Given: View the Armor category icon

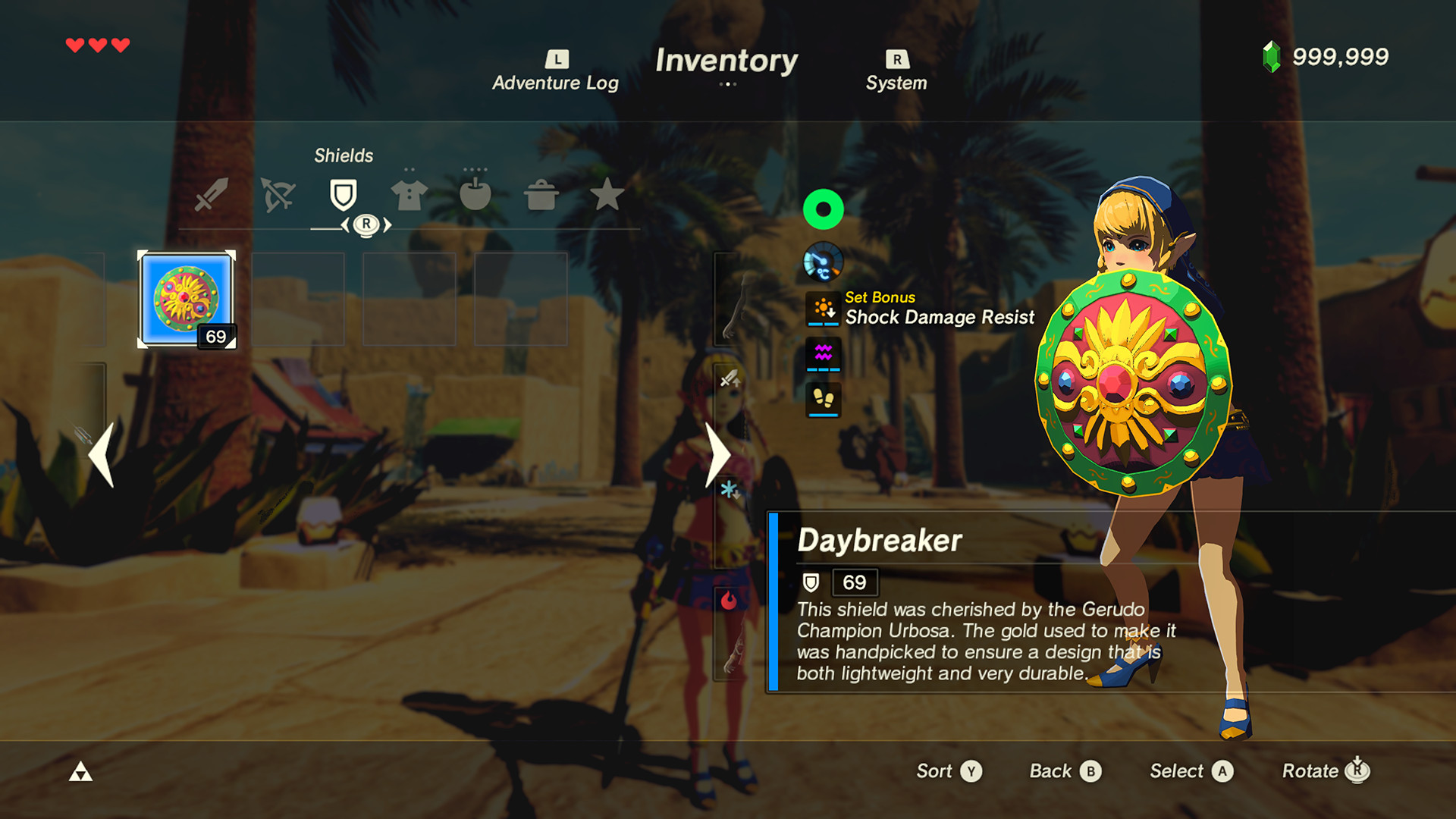Looking at the screenshot, I should 408,194.
